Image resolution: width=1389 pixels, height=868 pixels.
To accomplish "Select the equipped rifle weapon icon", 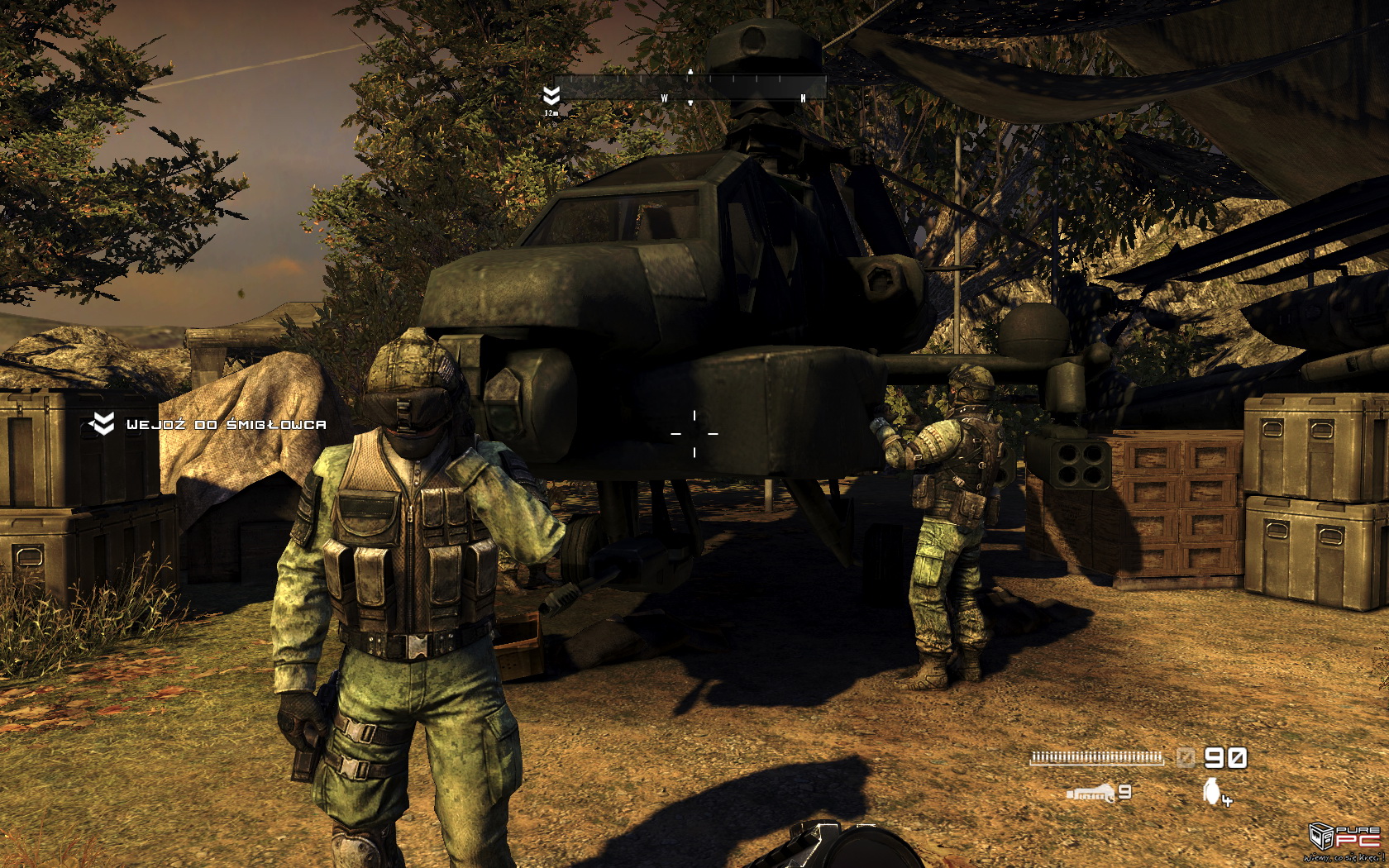I will 1091,794.
